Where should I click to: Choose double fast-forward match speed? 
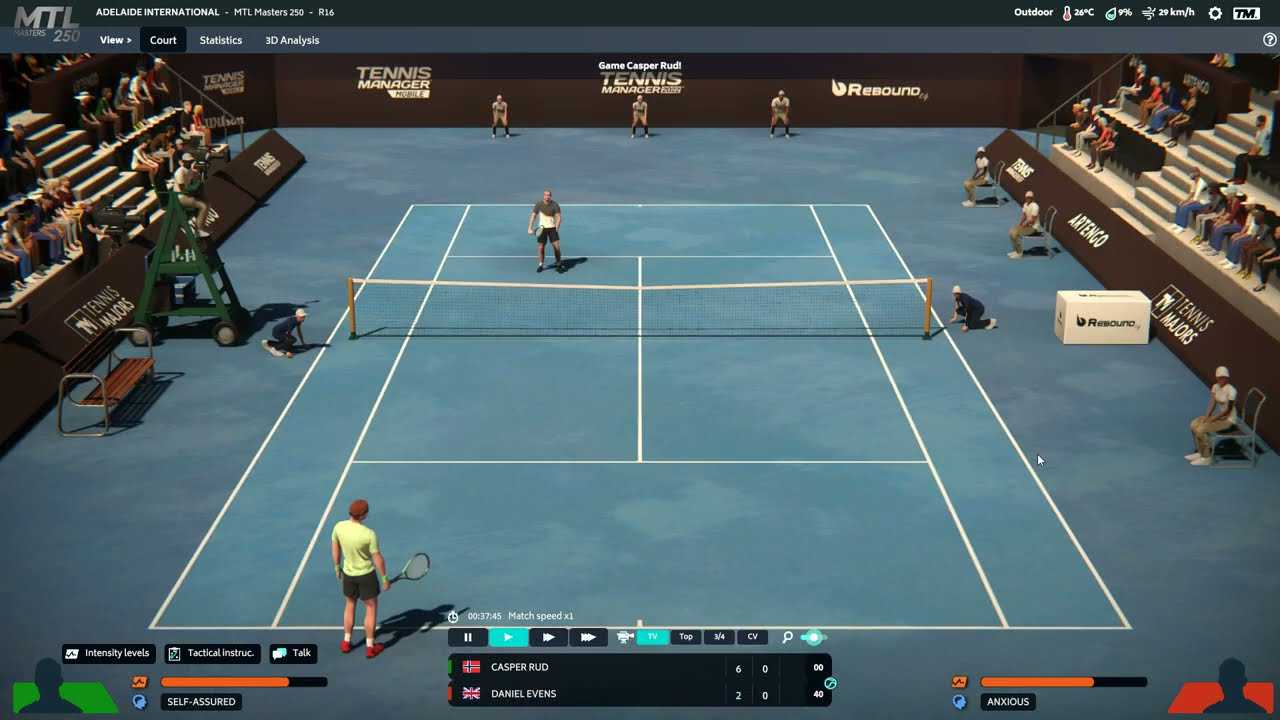point(548,637)
